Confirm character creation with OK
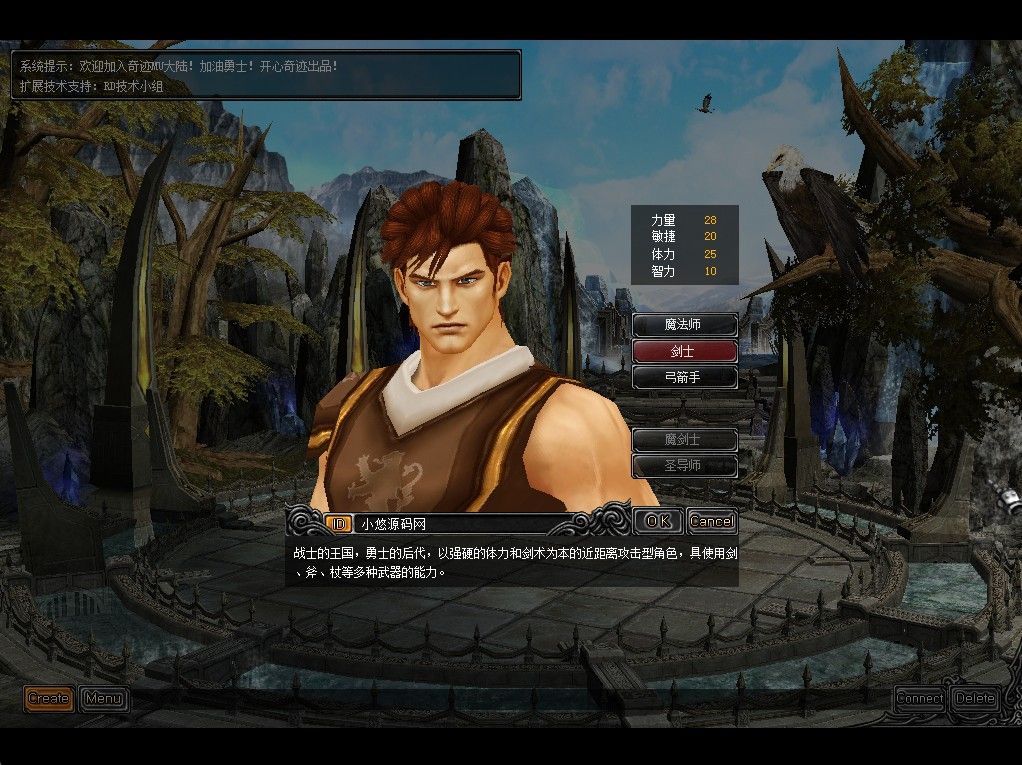This screenshot has width=1022, height=765. (x=658, y=521)
